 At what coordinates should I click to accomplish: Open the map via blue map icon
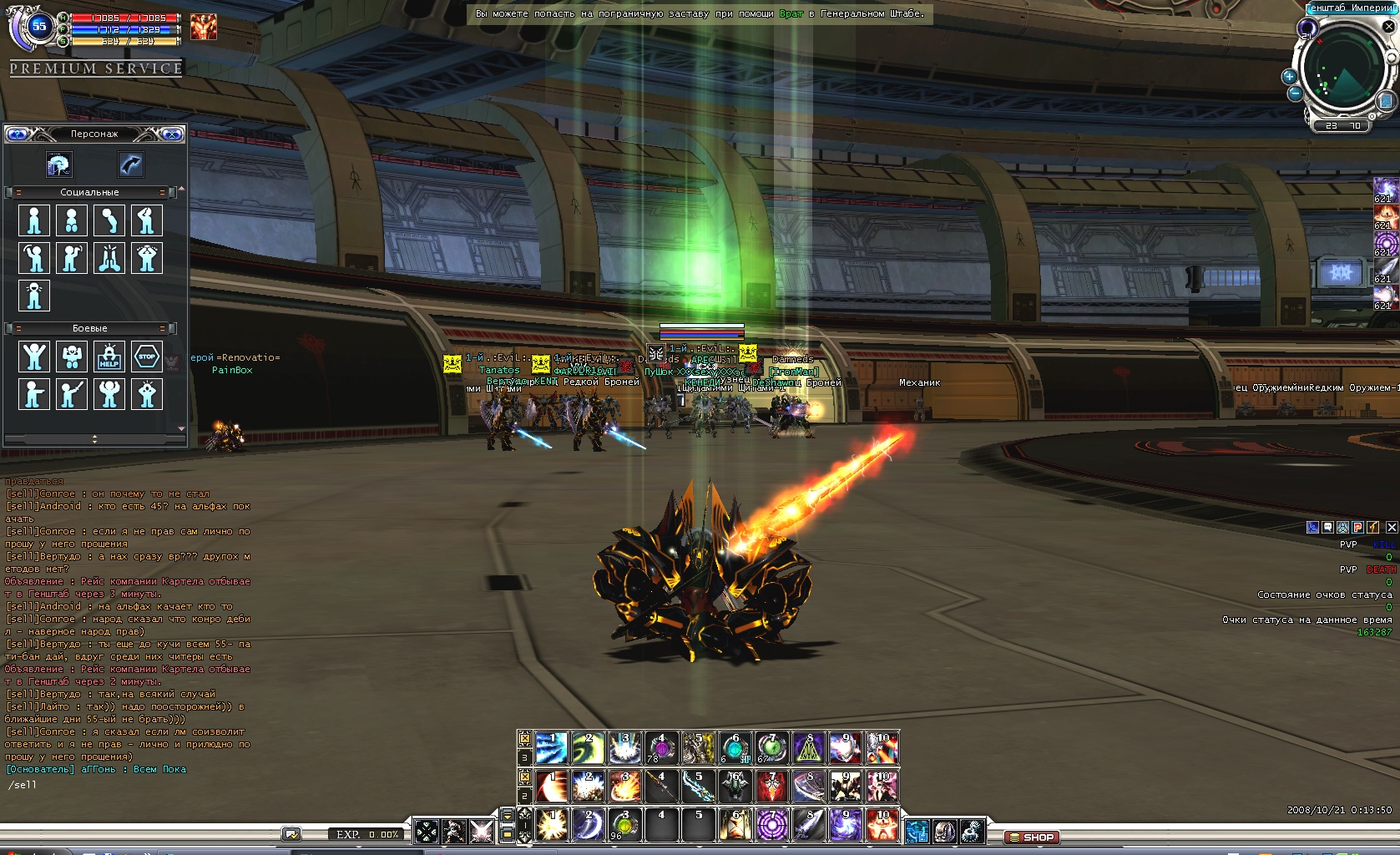(x=1386, y=102)
